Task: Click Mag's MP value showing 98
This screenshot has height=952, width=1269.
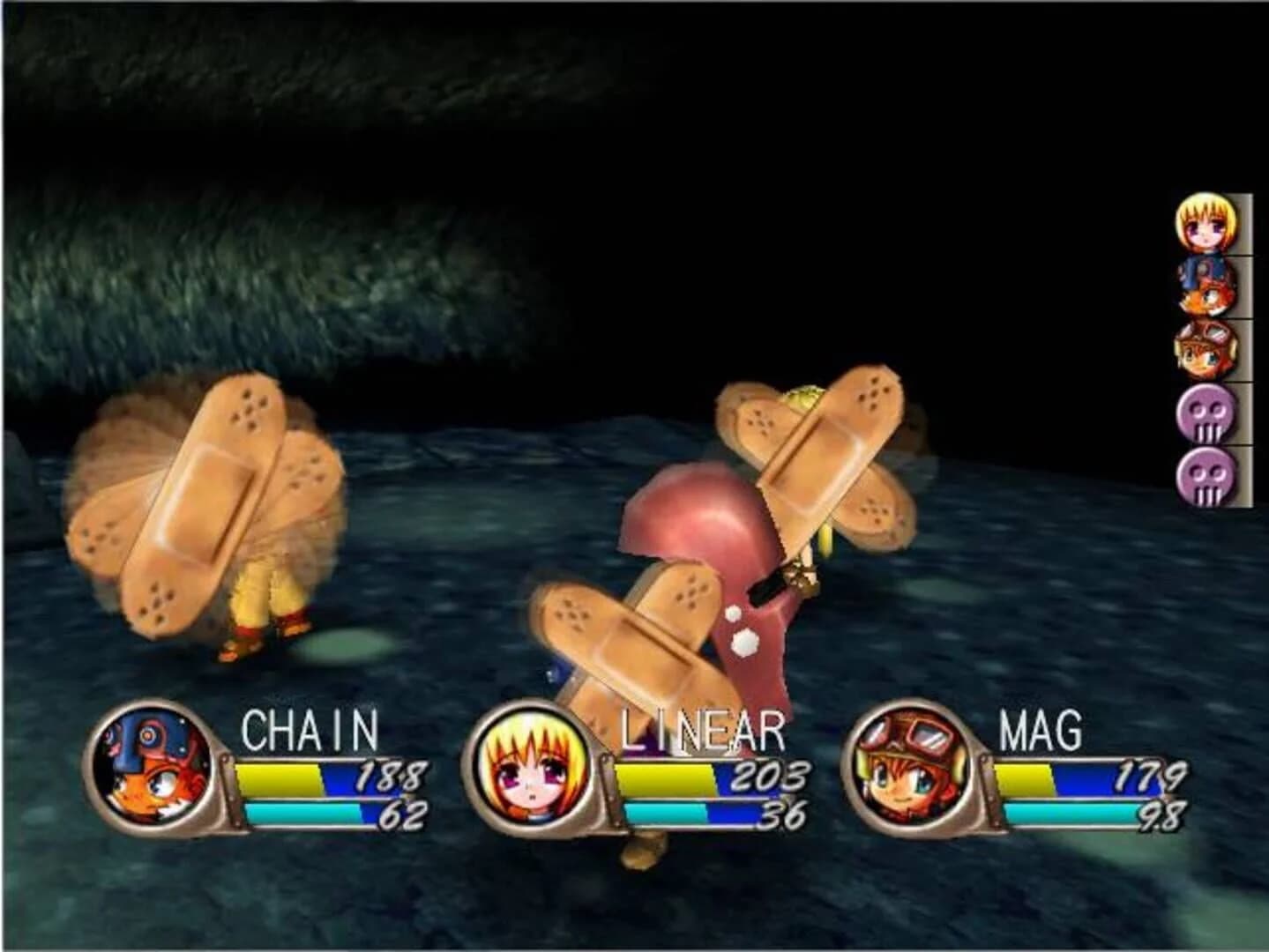Action: click(1155, 816)
